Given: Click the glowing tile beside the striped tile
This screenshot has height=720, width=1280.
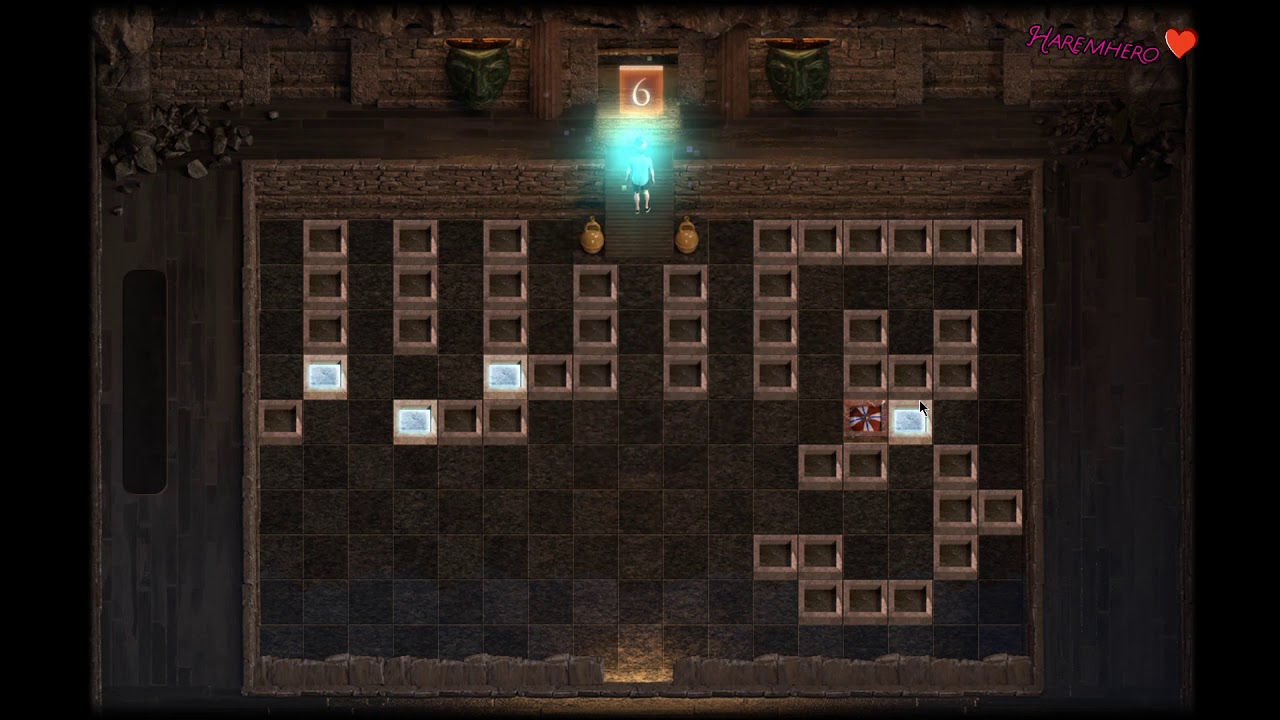Looking at the screenshot, I should pyautogui.click(x=909, y=421).
